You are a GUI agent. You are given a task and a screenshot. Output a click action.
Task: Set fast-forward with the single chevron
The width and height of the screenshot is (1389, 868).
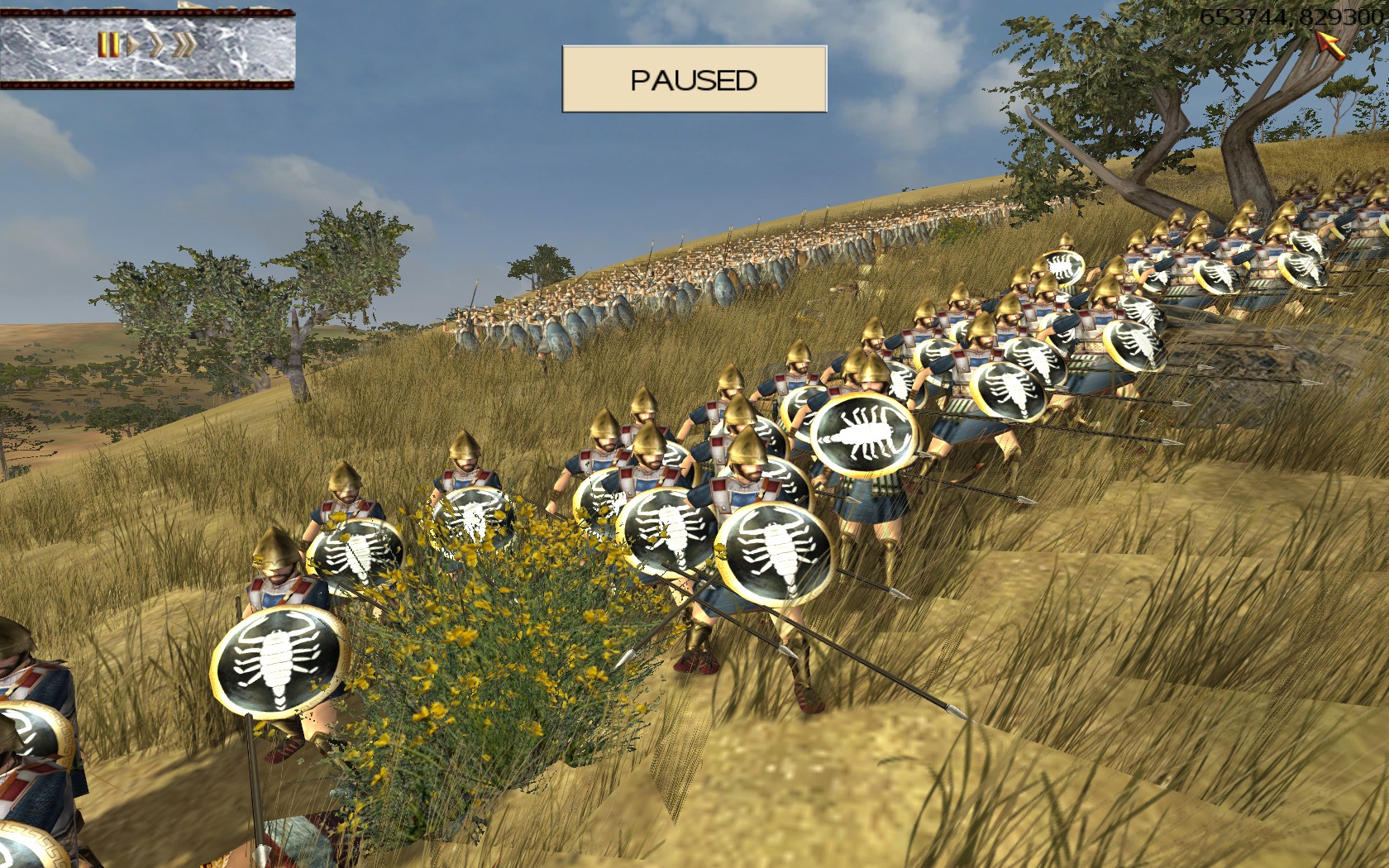(155, 45)
